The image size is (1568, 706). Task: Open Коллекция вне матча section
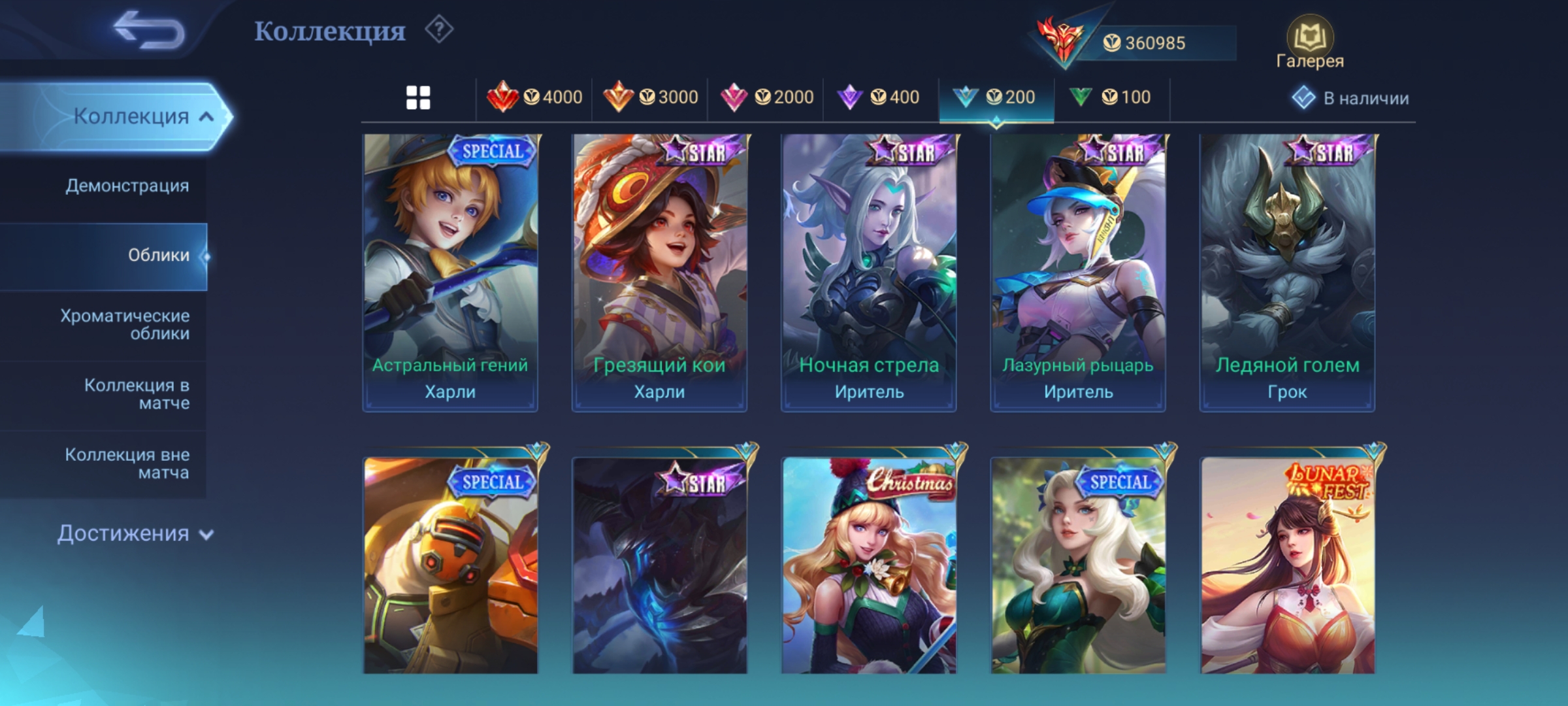click(127, 463)
